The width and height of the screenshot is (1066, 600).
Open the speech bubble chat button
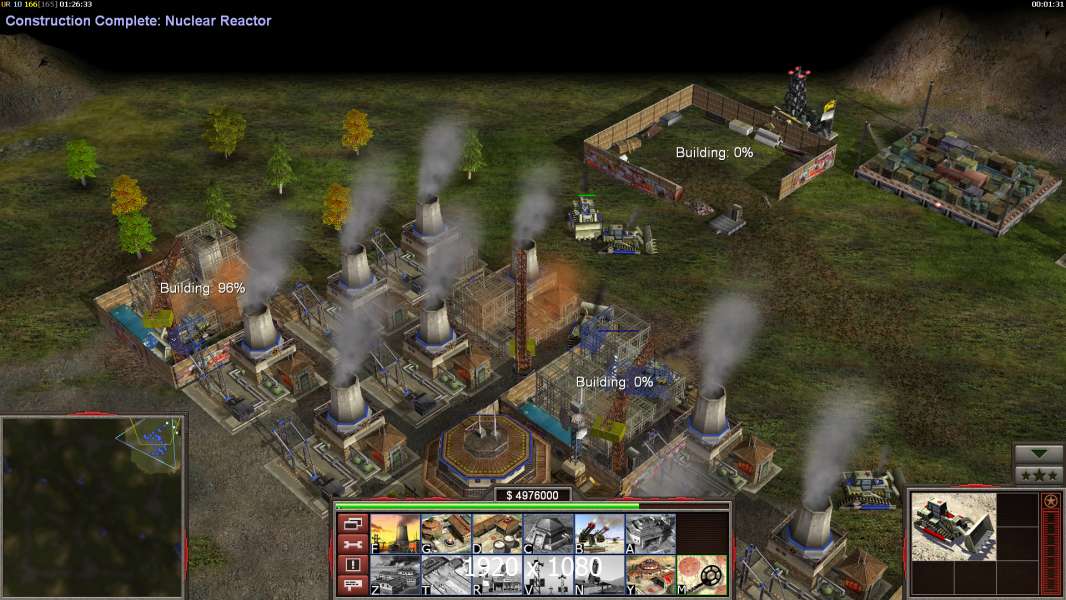[x=351, y=586]
